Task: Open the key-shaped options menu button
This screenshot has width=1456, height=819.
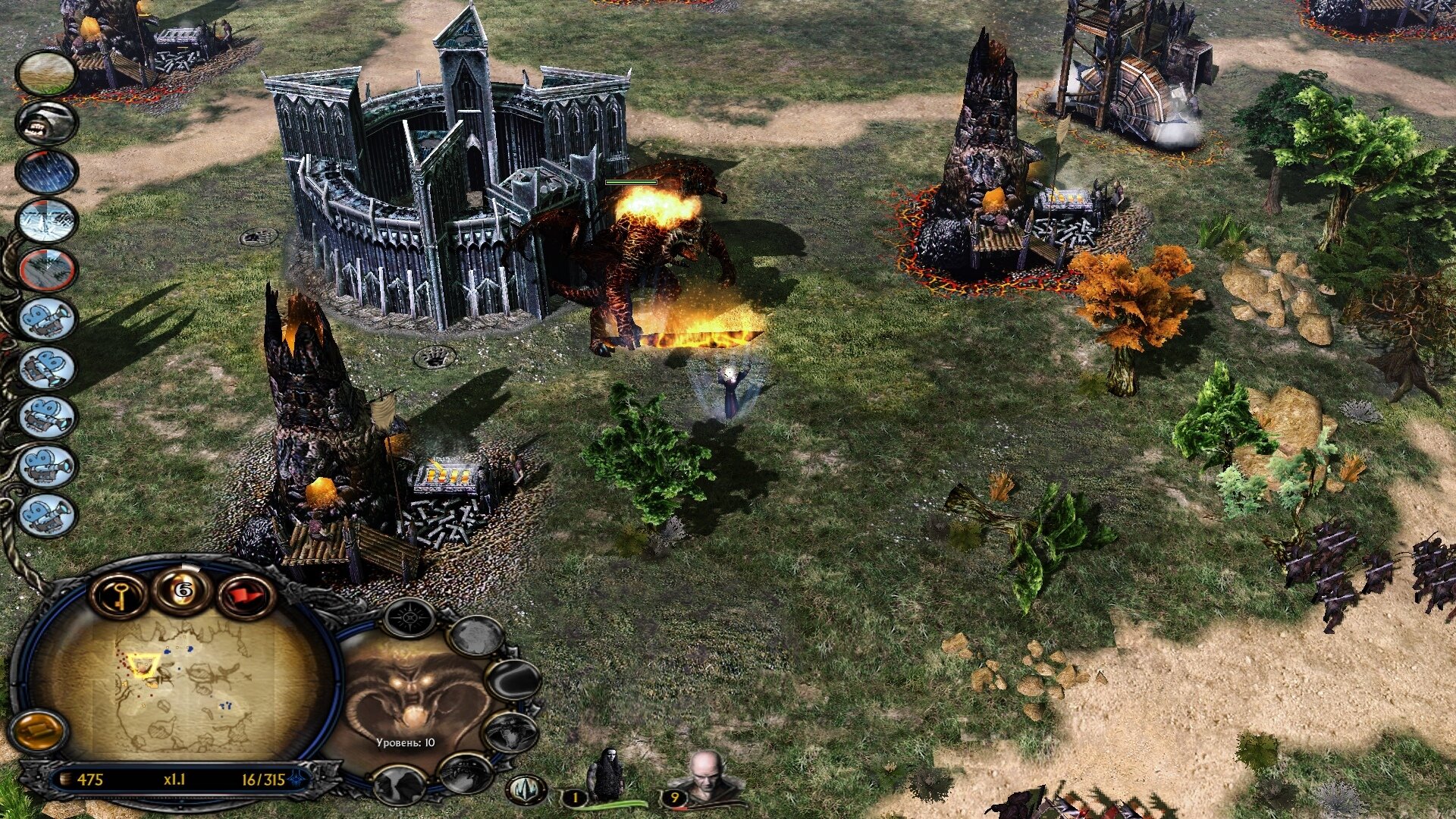Action: [118, 594]
